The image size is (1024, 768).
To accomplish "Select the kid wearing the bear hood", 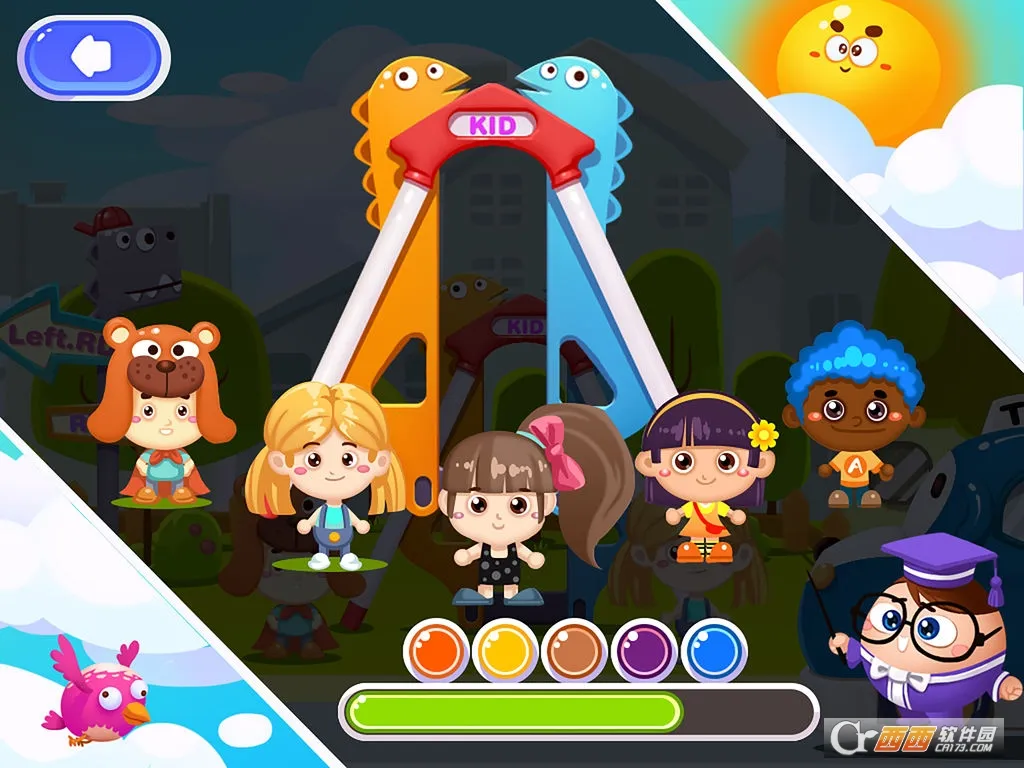I will click(x=160, y=410).
